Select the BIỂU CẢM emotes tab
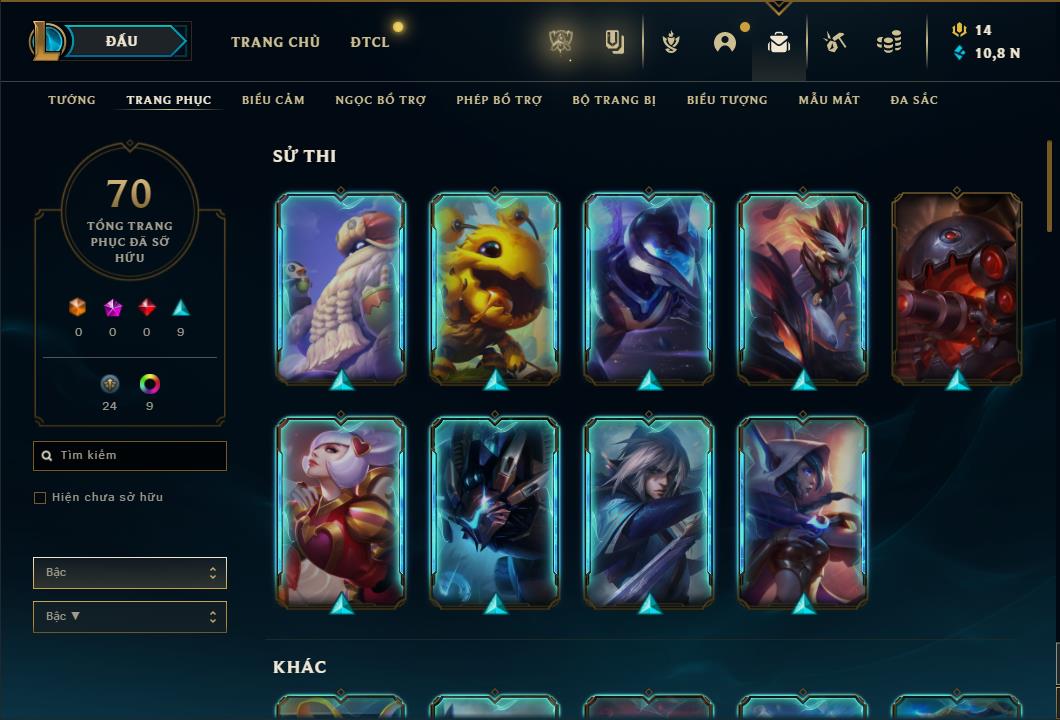This screenshot has height=720, width=1060. 273,100
